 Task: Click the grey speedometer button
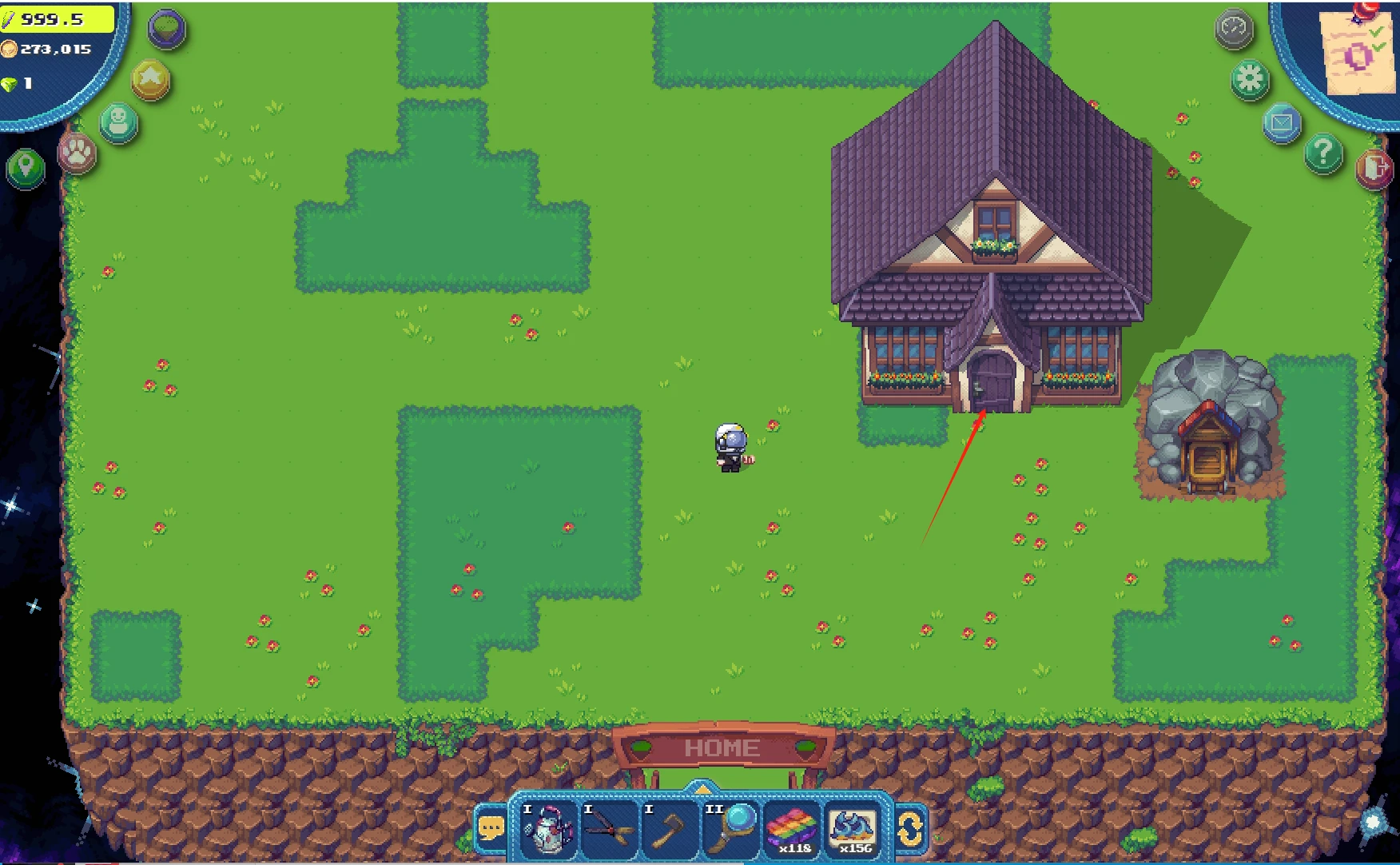coord(1234,30)
